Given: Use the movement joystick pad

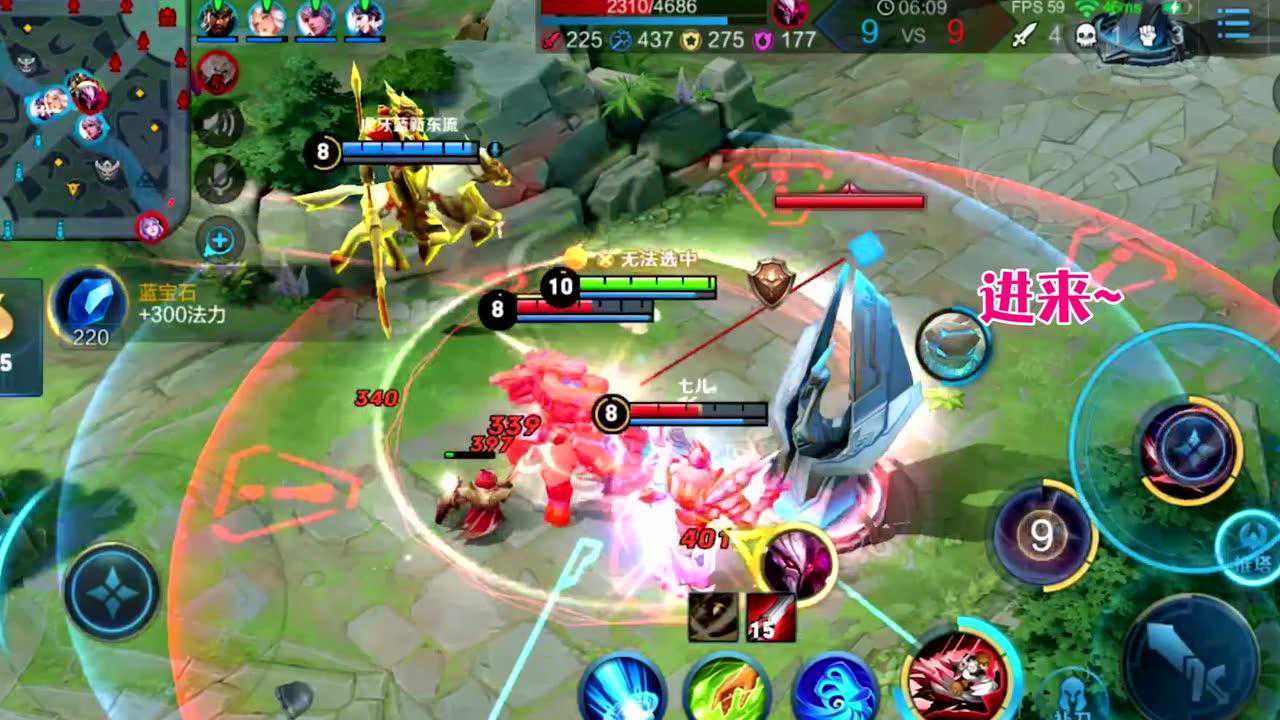Looking at the screenshot, I should [111, 590].
